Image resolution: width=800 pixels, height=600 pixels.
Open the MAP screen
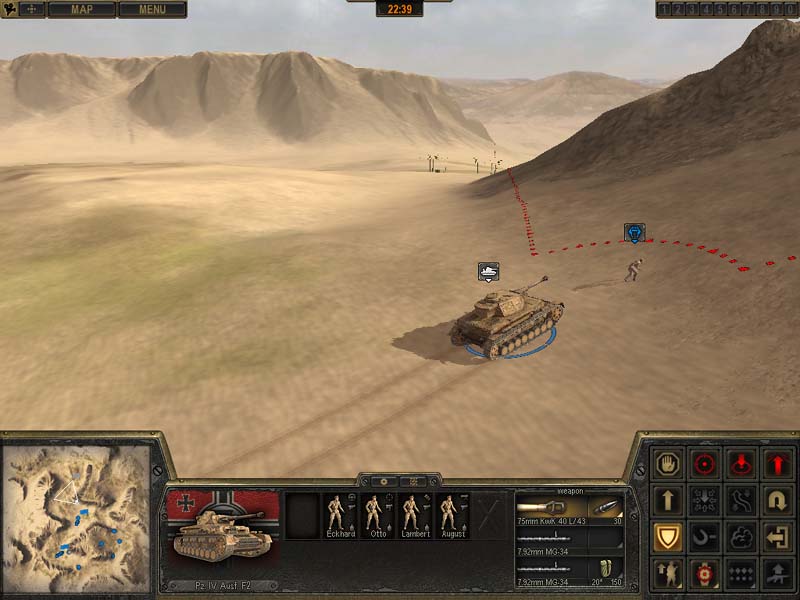(x=81, y=10)
